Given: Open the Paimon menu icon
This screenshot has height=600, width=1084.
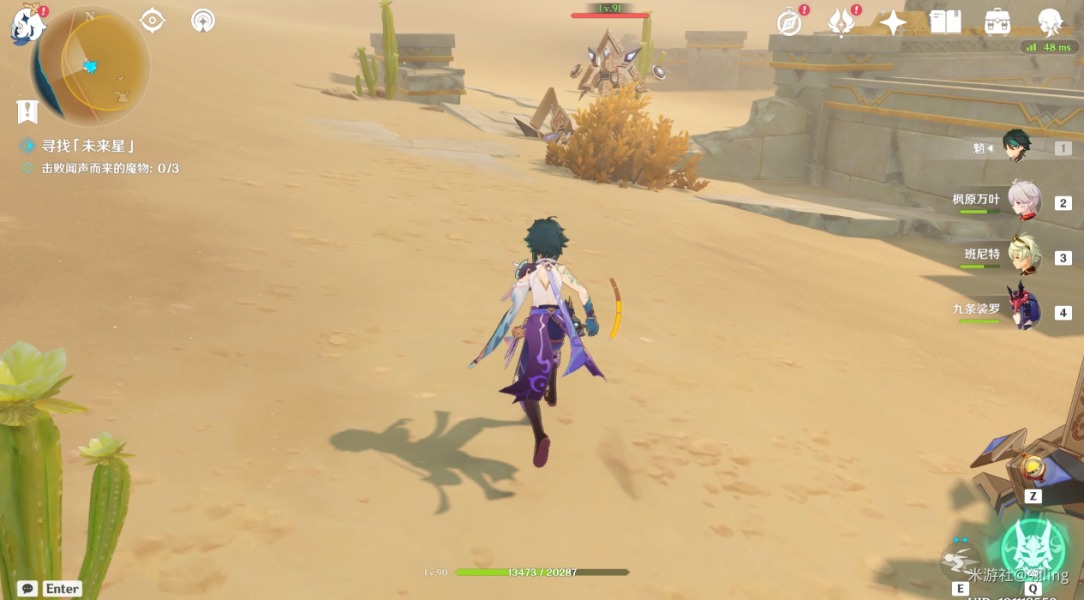Looking at the screenshot, I should [x=27, y=26].
